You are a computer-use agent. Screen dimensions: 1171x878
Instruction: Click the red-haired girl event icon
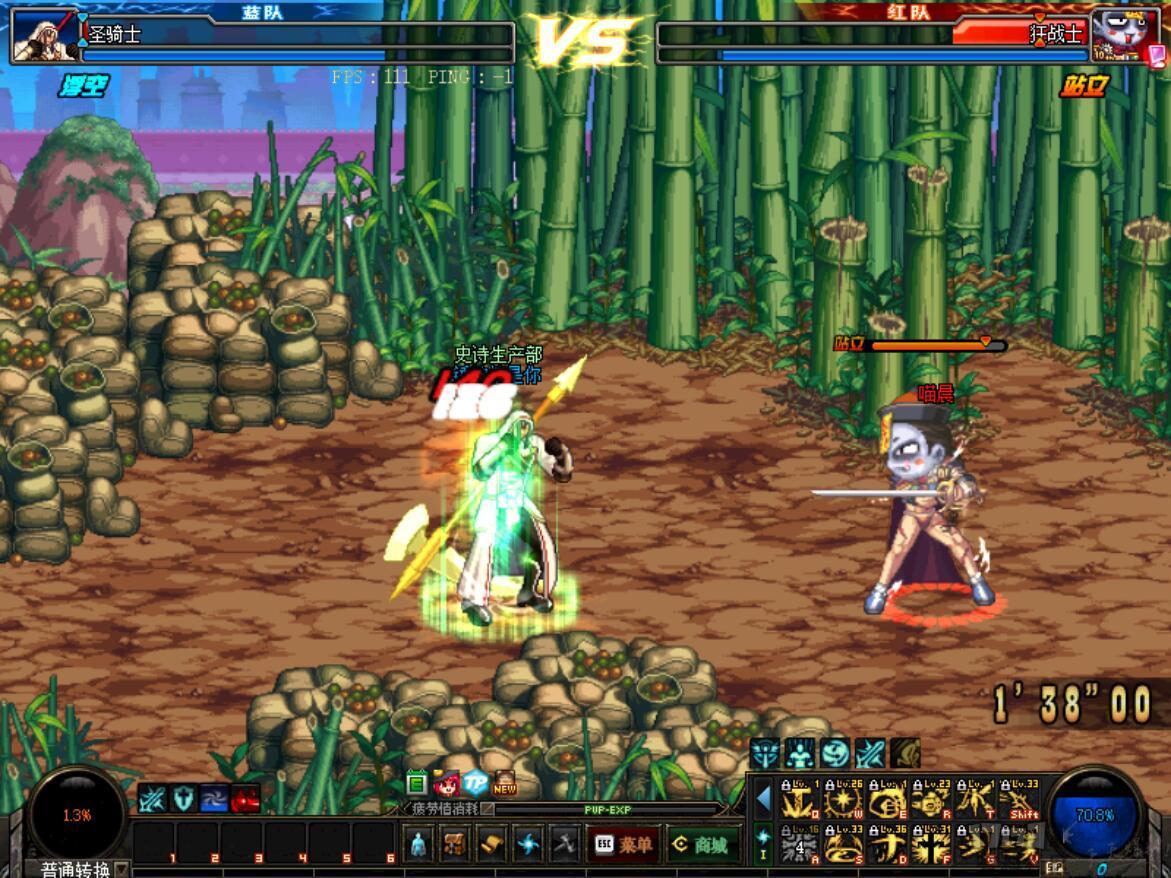tap(446, 784)
